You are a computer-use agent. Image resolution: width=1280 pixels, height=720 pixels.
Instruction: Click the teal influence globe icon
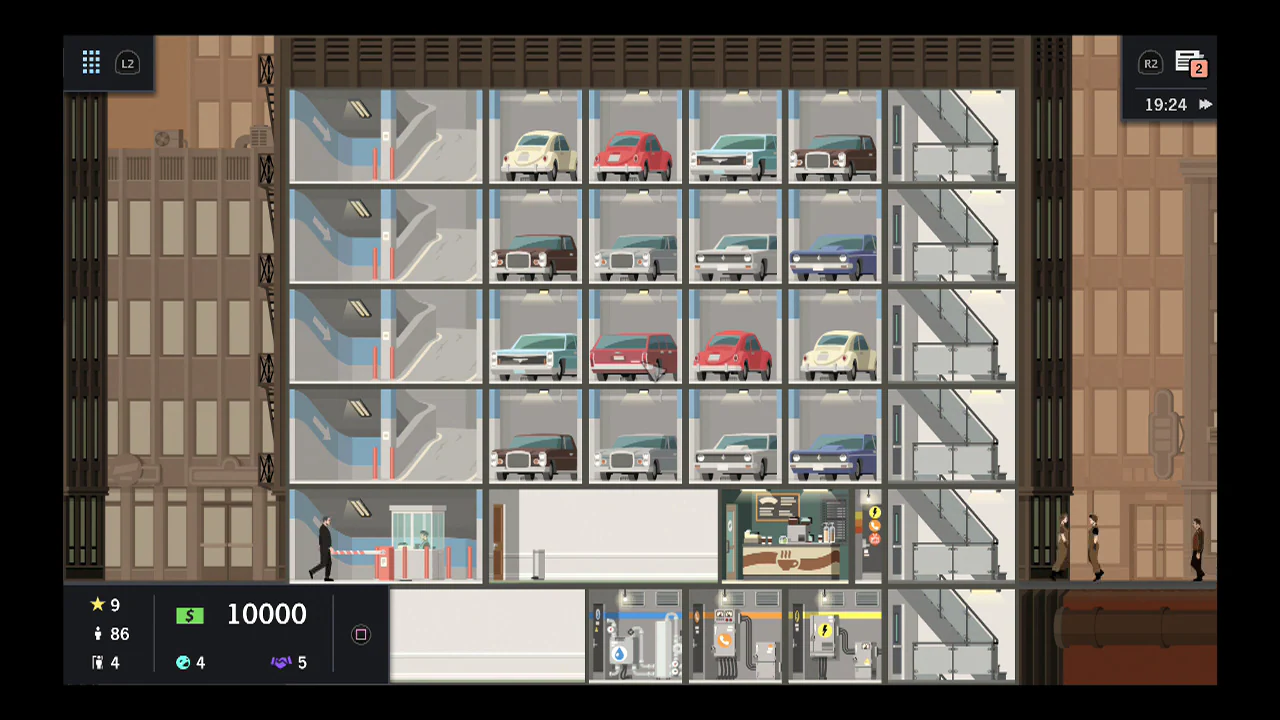pos(183,662)
